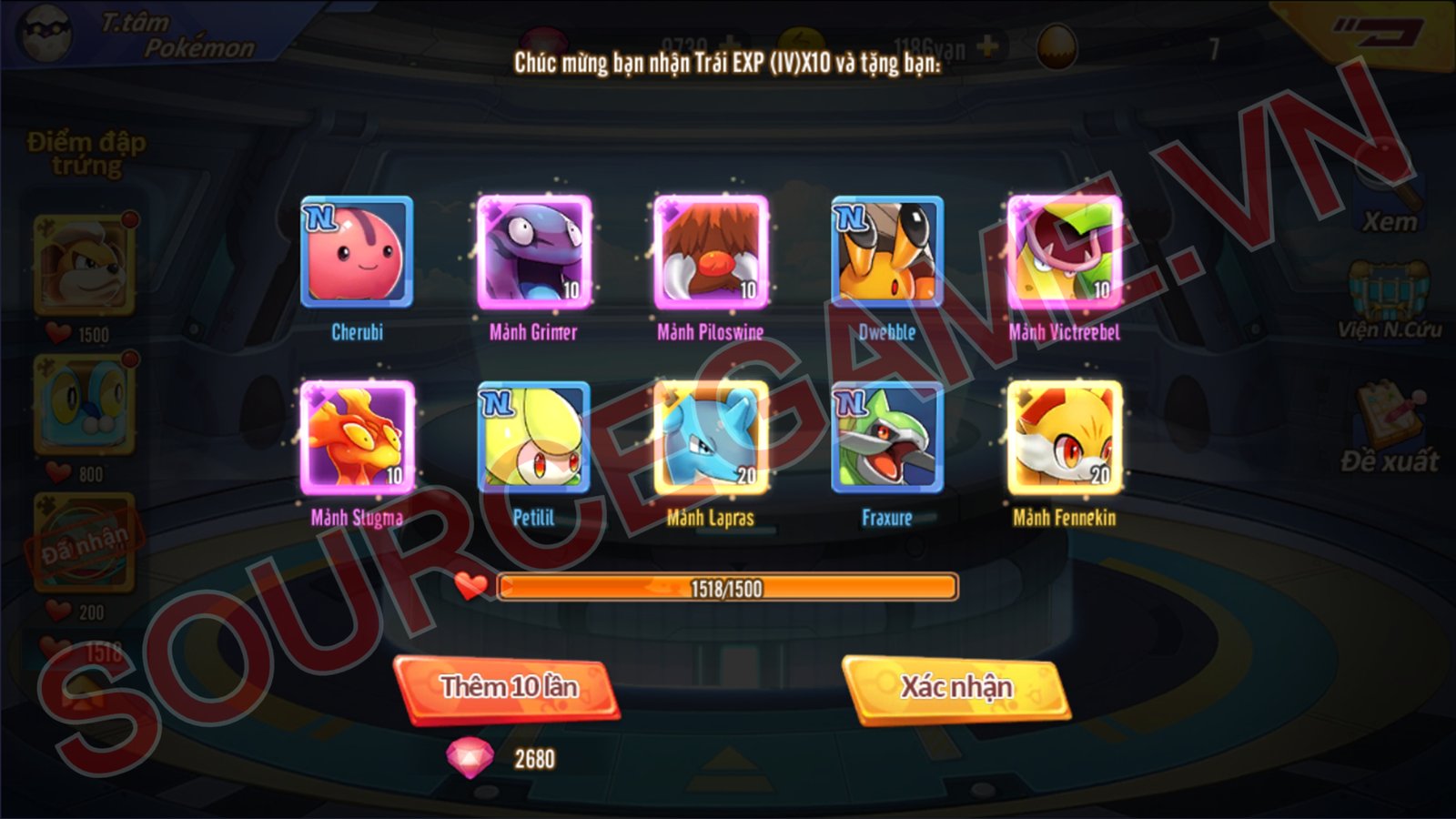Image resolution: width=1456 pixels, height=819 pixels.
Task: Hatch again with Thêm 10 lần button
Action: 508,688
